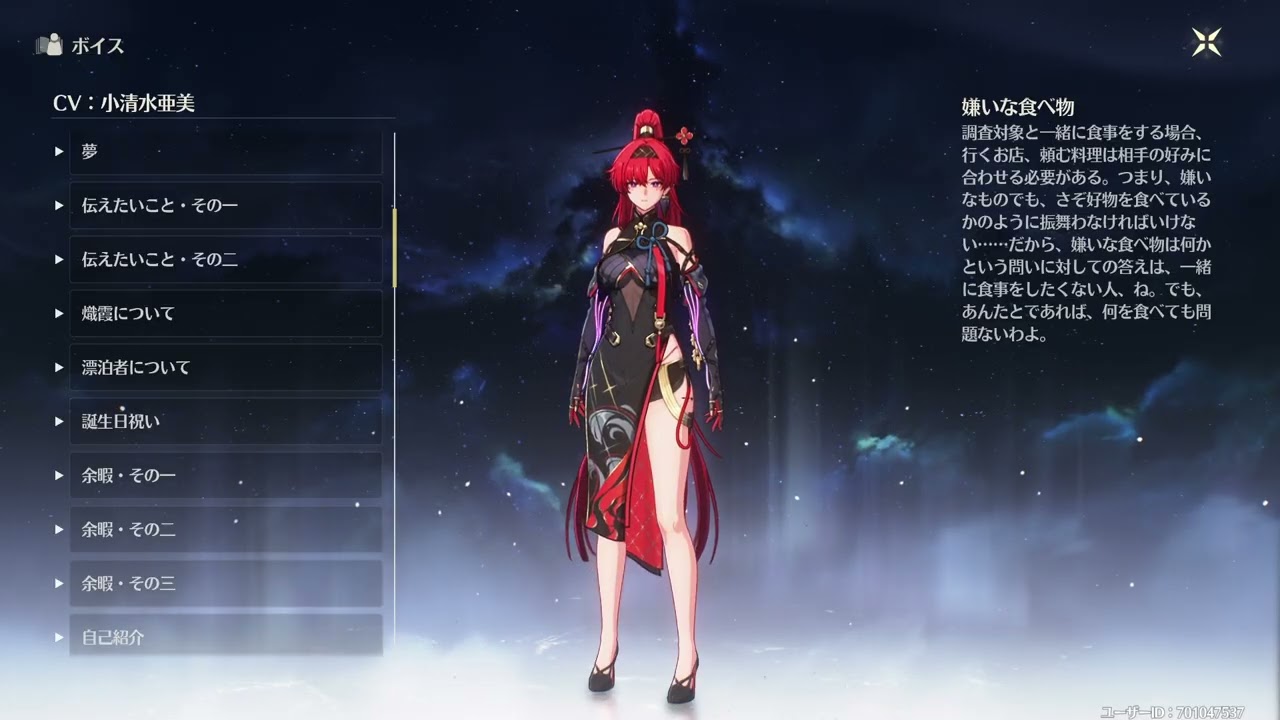Play the 熾霞について voice line
The height and width of the screenshot is (720, 1280).
point(225,313)
